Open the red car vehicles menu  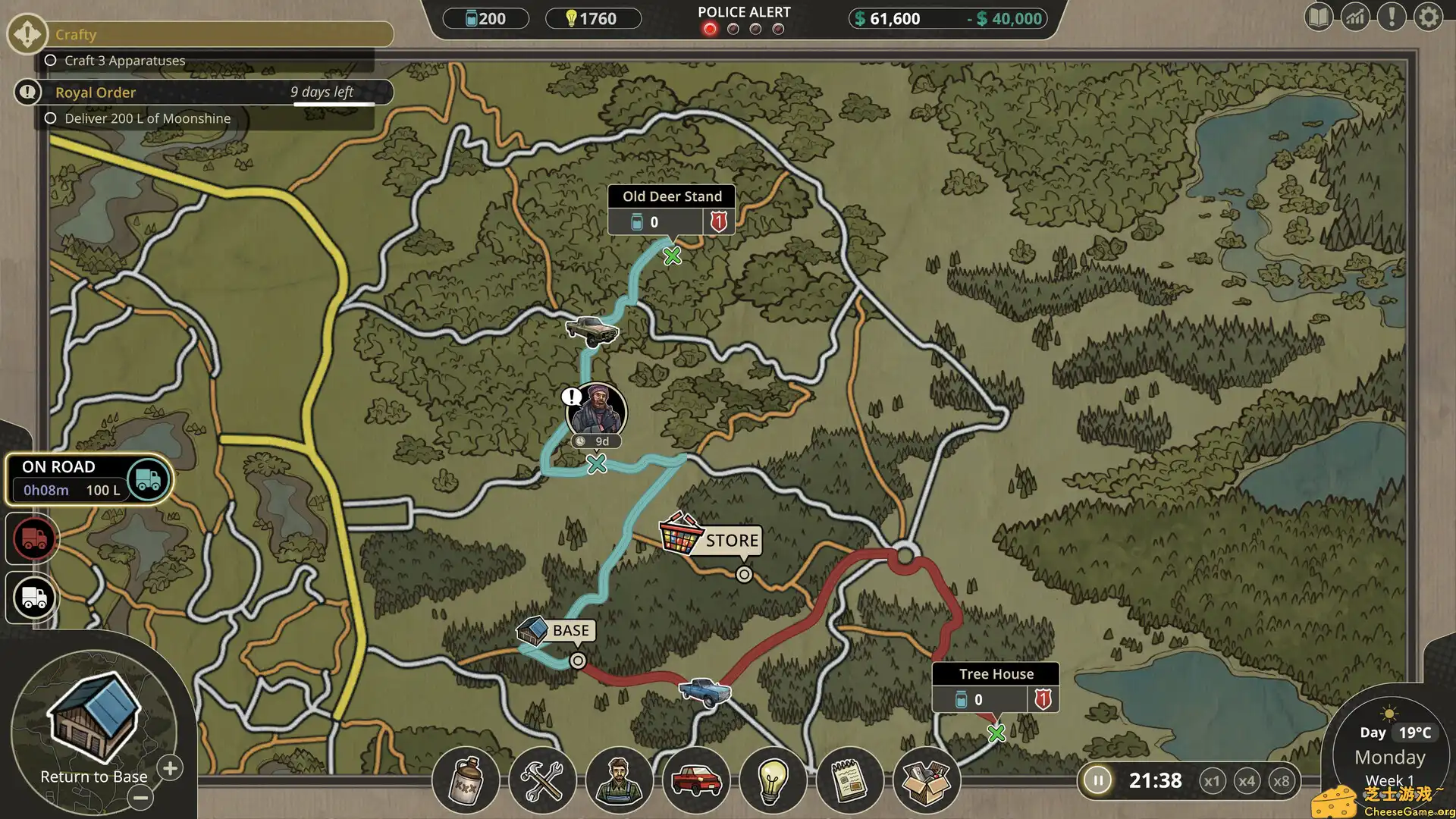click(695, 781)
